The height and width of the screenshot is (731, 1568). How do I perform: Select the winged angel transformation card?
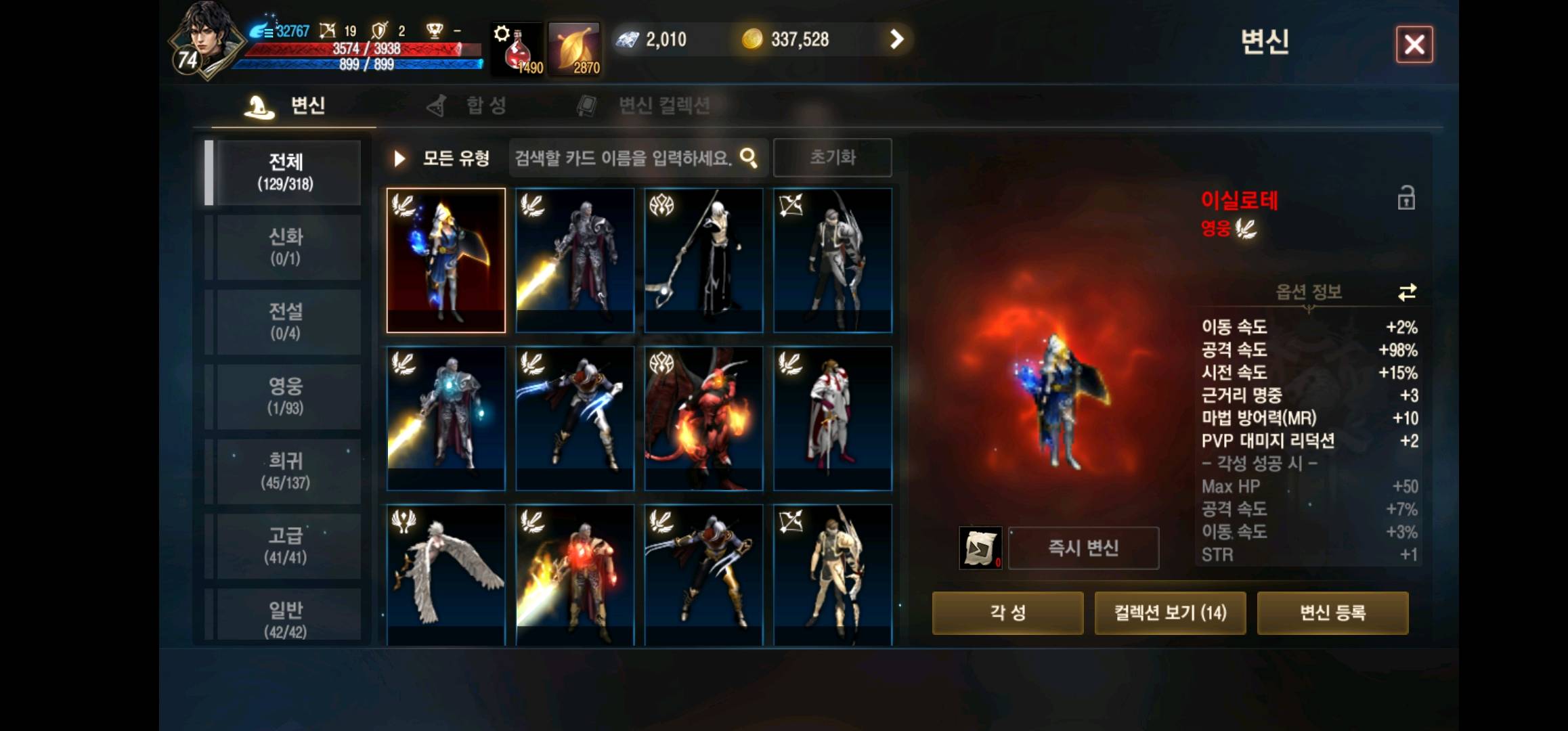pos(446,572)
